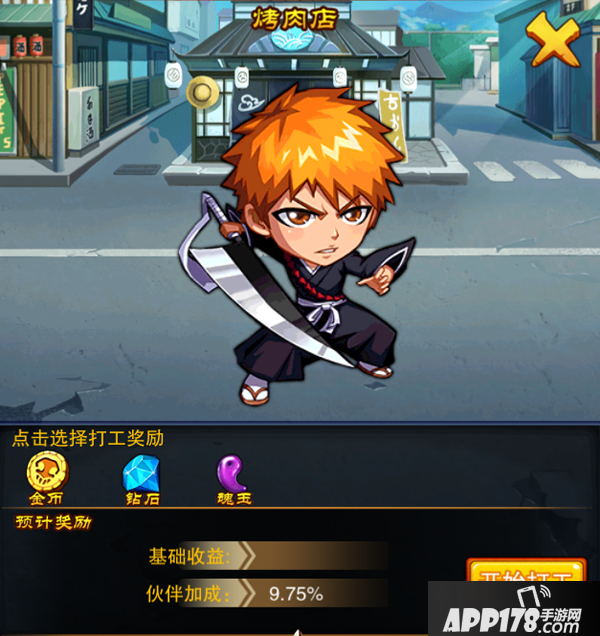This screenshot has width=600, height=636.
Task: Select the 金币 gold coin reward
Action: pos(47,475)
